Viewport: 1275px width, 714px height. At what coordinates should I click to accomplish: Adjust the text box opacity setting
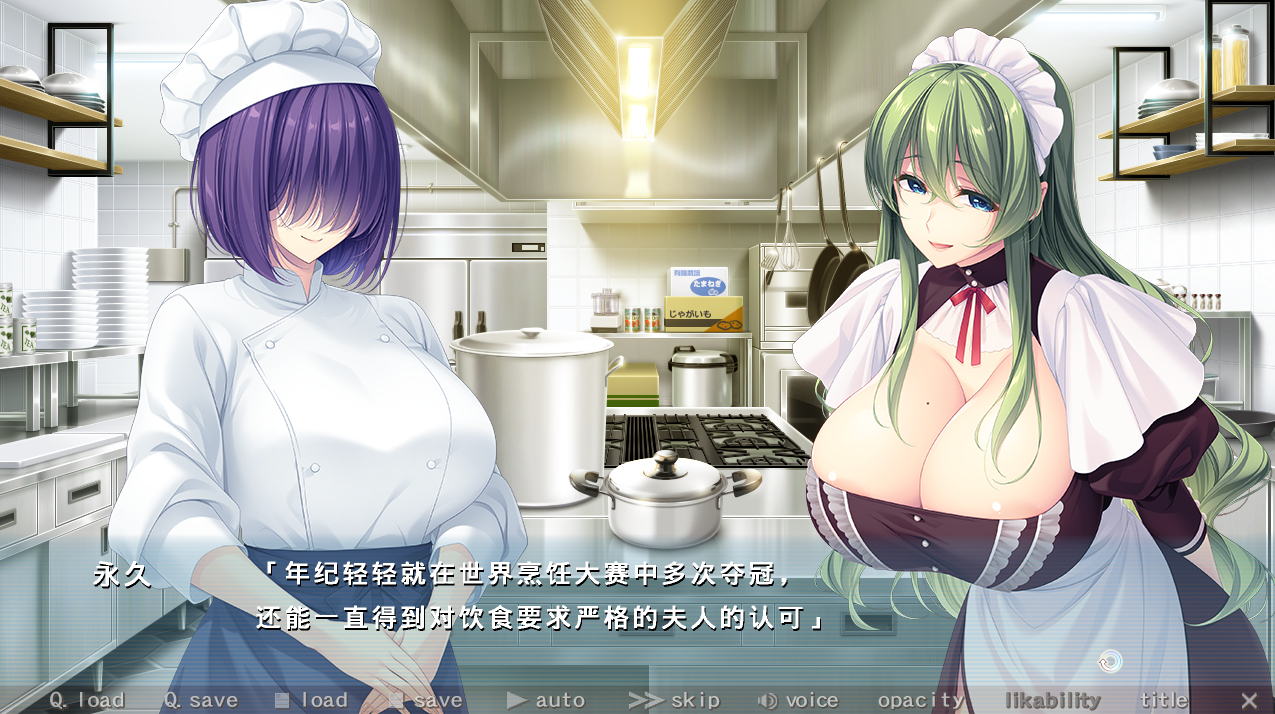coord(921,700)
